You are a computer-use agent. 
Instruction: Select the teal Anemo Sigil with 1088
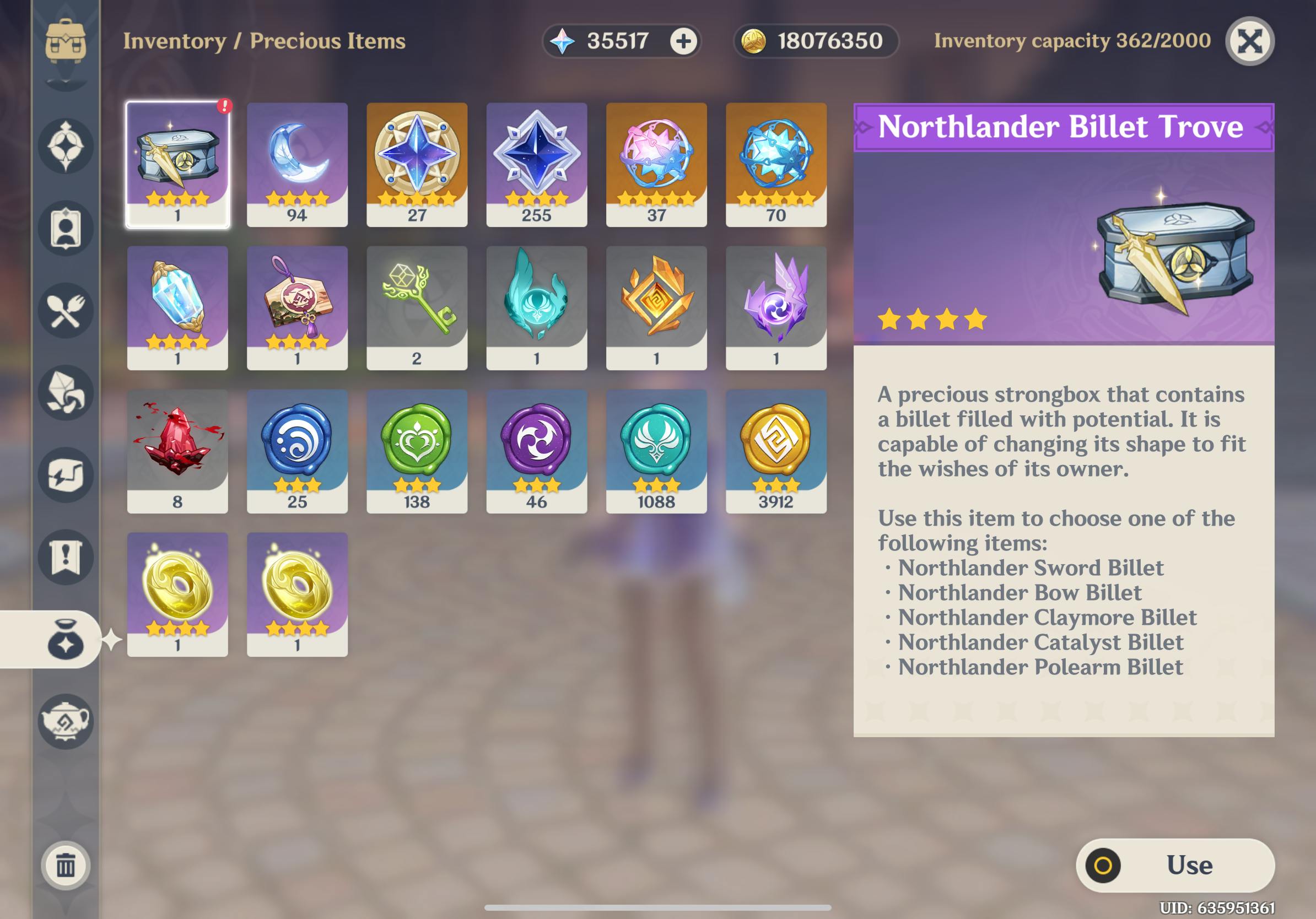(656, 451)
